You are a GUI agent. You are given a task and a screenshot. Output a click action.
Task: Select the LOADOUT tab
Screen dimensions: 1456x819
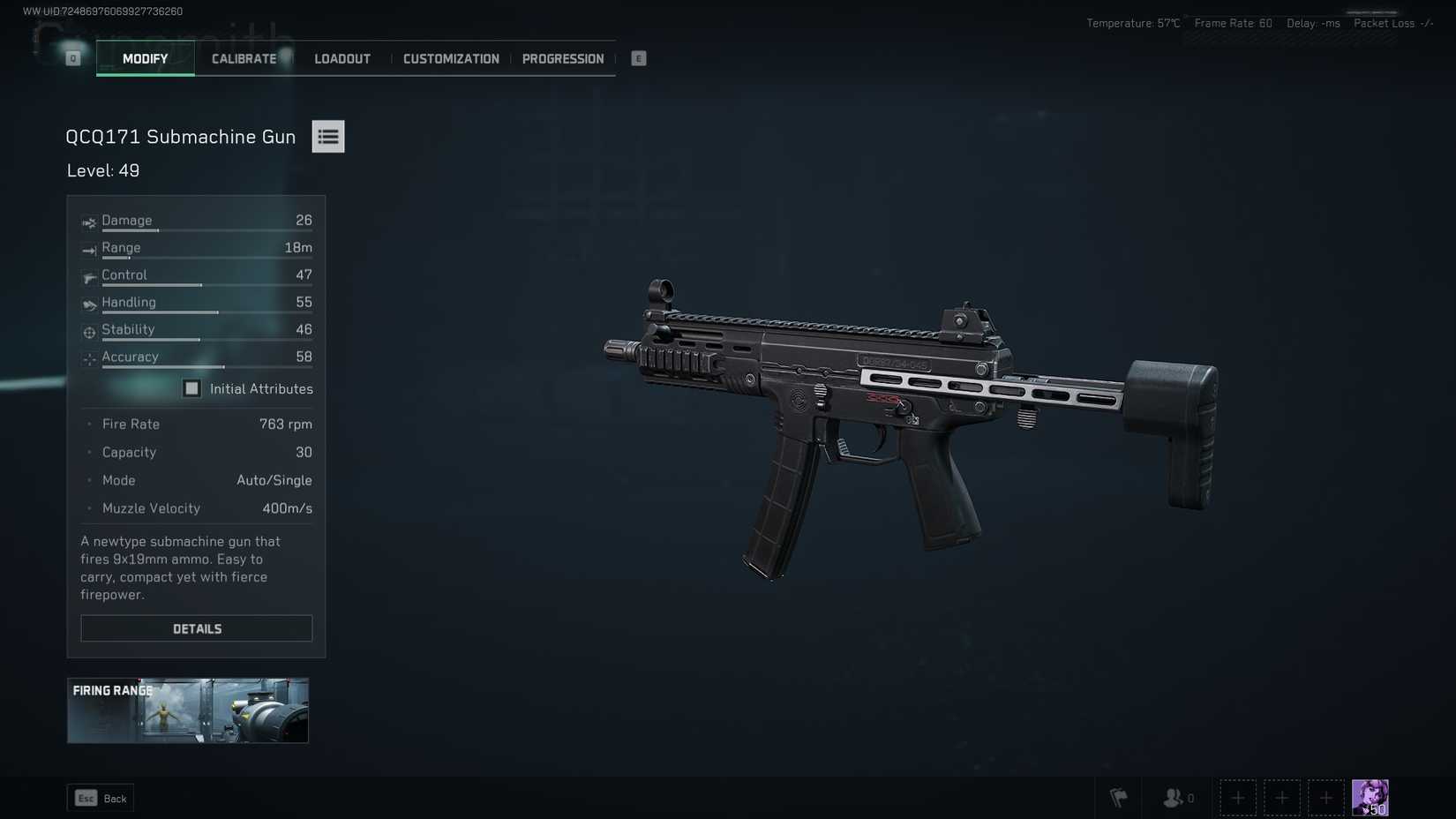pos(341,58)
